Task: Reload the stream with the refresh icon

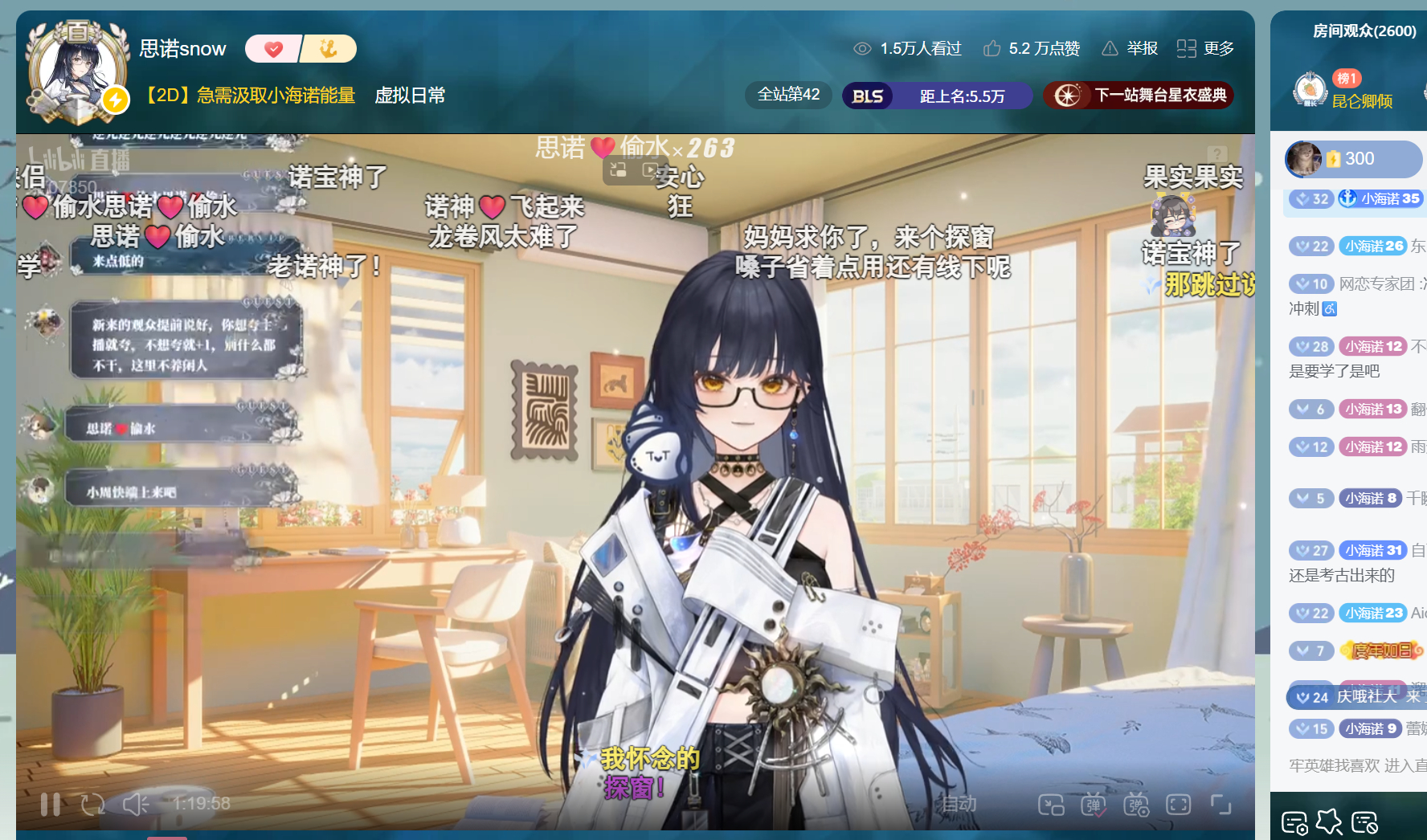Action: pyautogui.click(x=92, y=804)
